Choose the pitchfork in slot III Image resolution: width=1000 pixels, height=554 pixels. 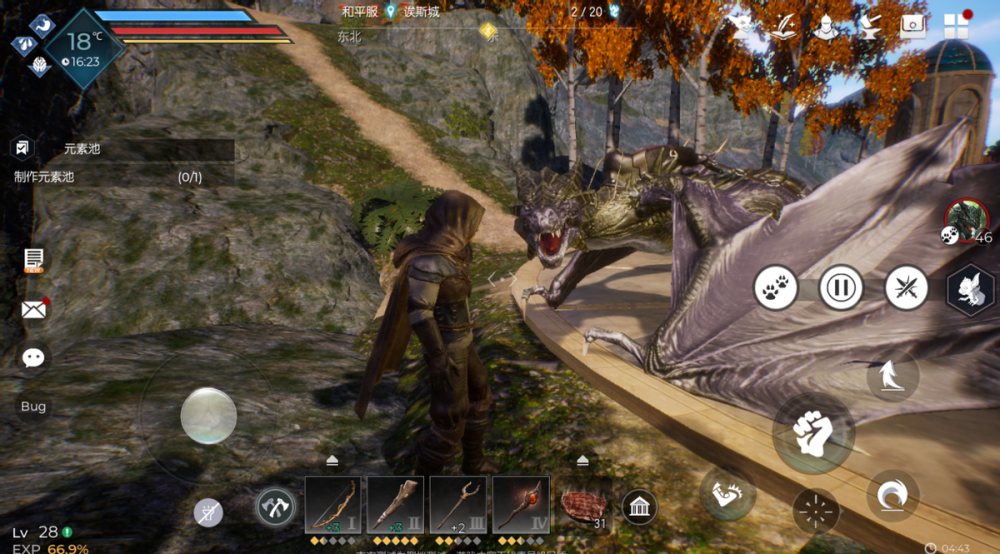click(458, 504)
